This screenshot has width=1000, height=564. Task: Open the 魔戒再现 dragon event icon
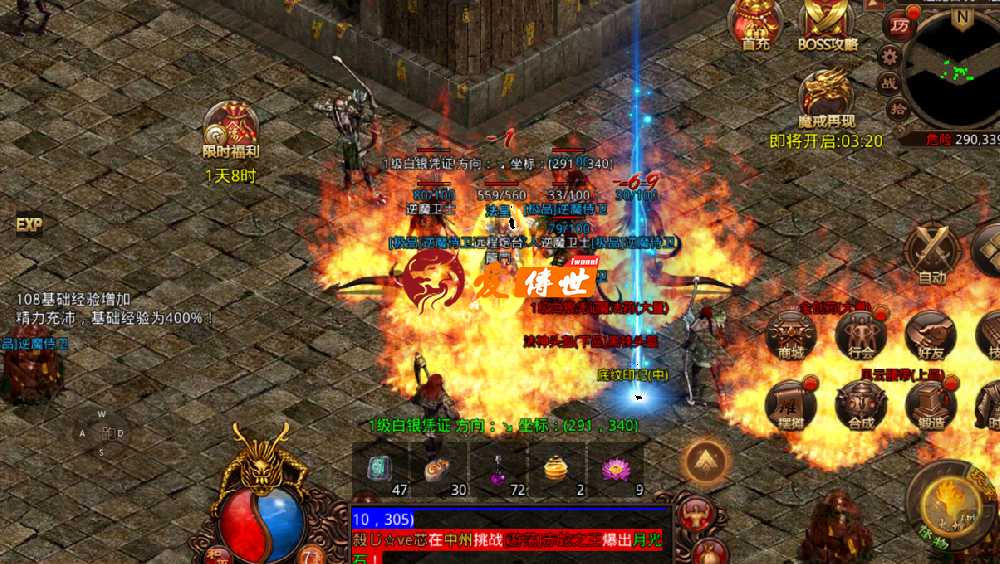click(826, 96)
